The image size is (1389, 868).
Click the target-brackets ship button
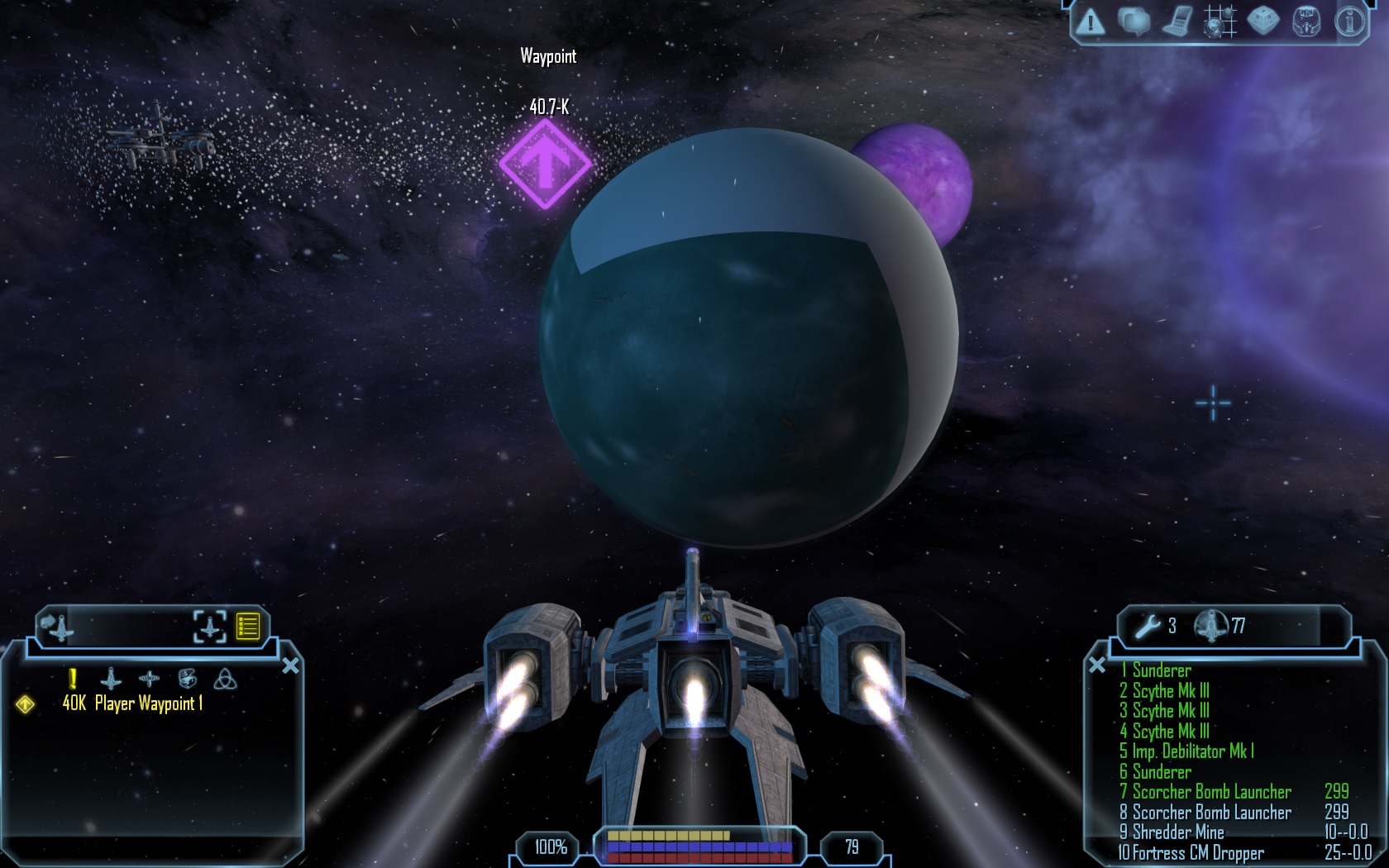[x=209, y=626]
